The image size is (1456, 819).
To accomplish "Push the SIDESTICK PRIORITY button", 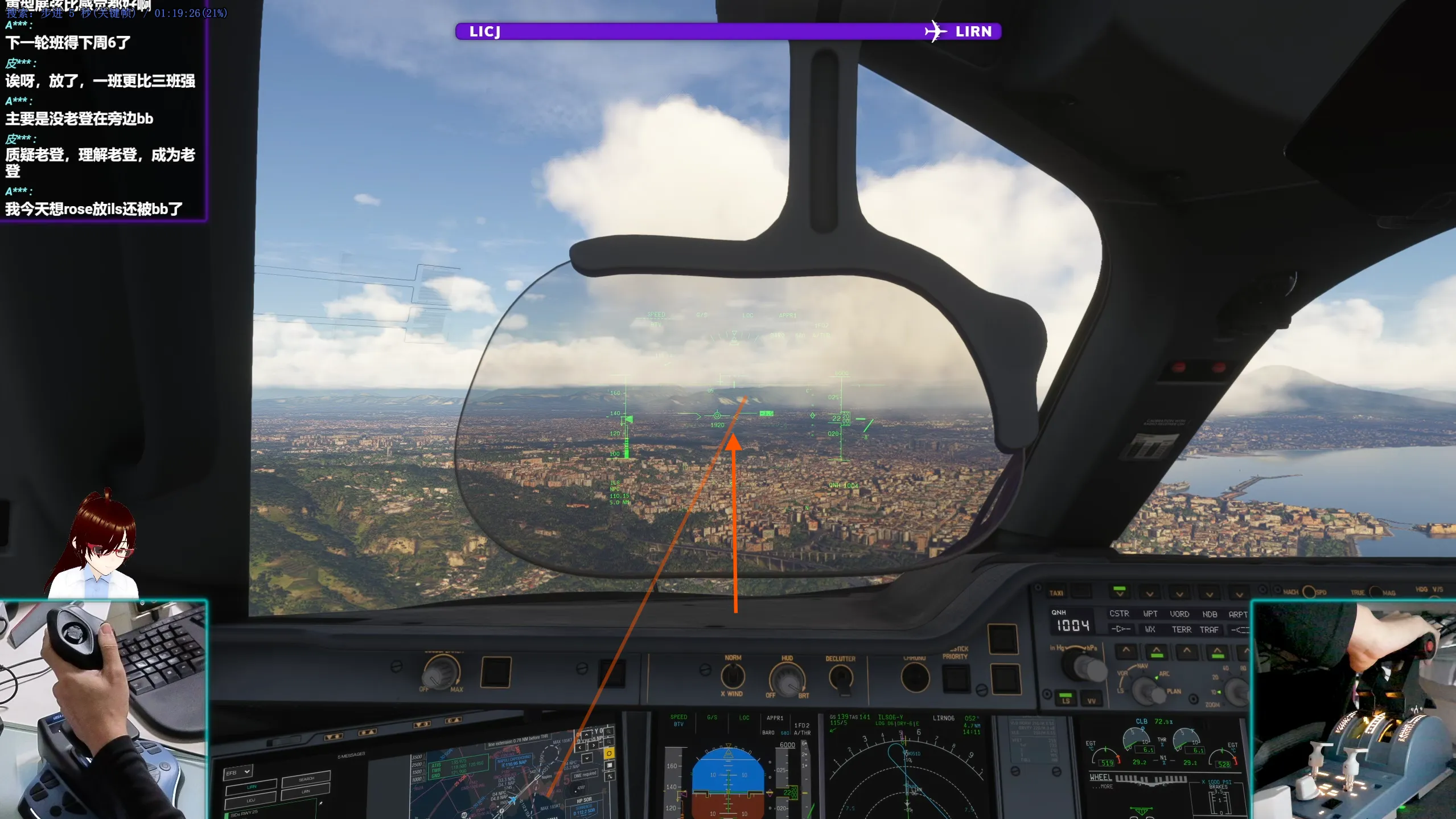I will pos(955,678).
